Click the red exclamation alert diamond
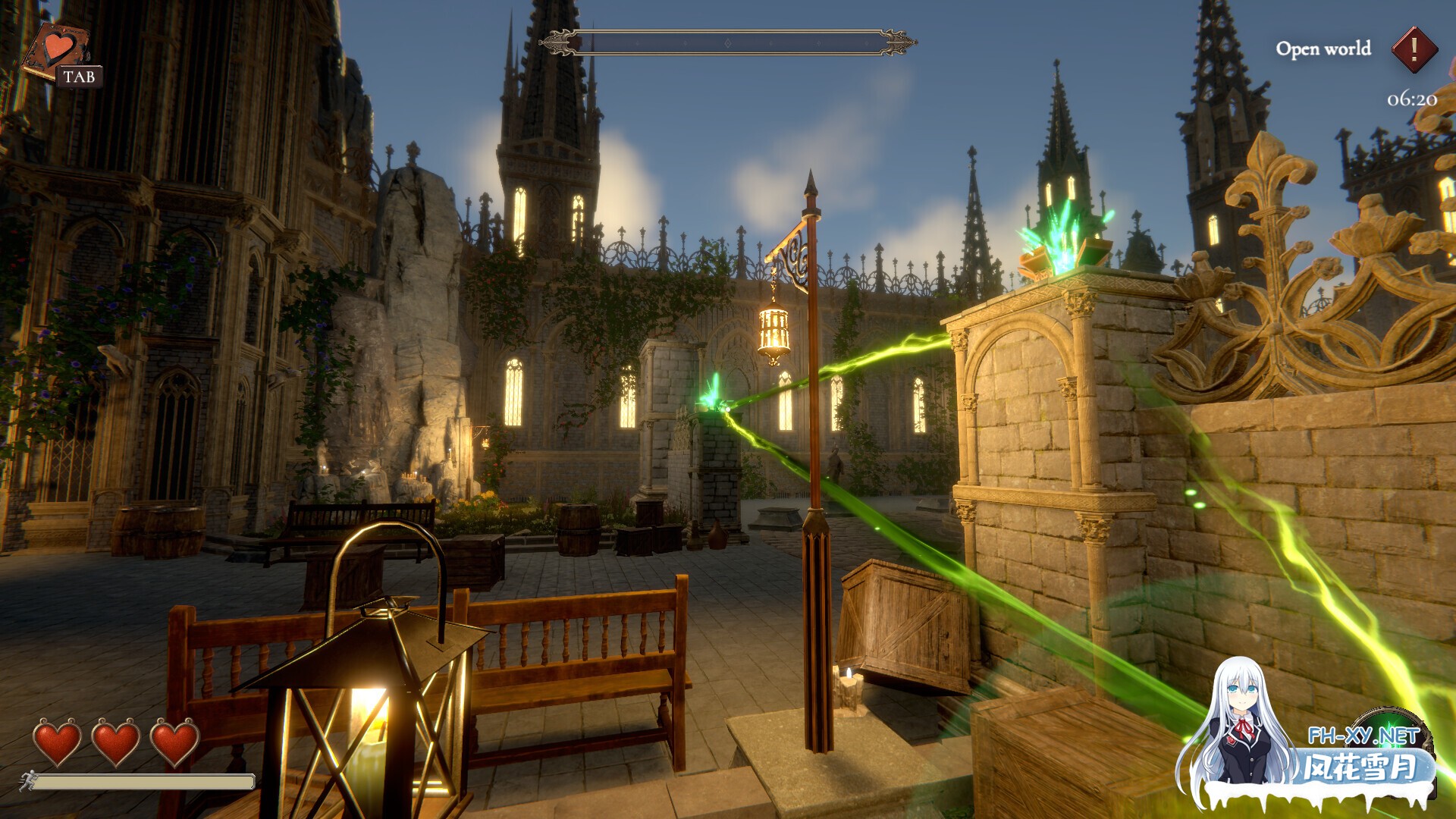The image size is (1456, 819). coord(1414,50)
